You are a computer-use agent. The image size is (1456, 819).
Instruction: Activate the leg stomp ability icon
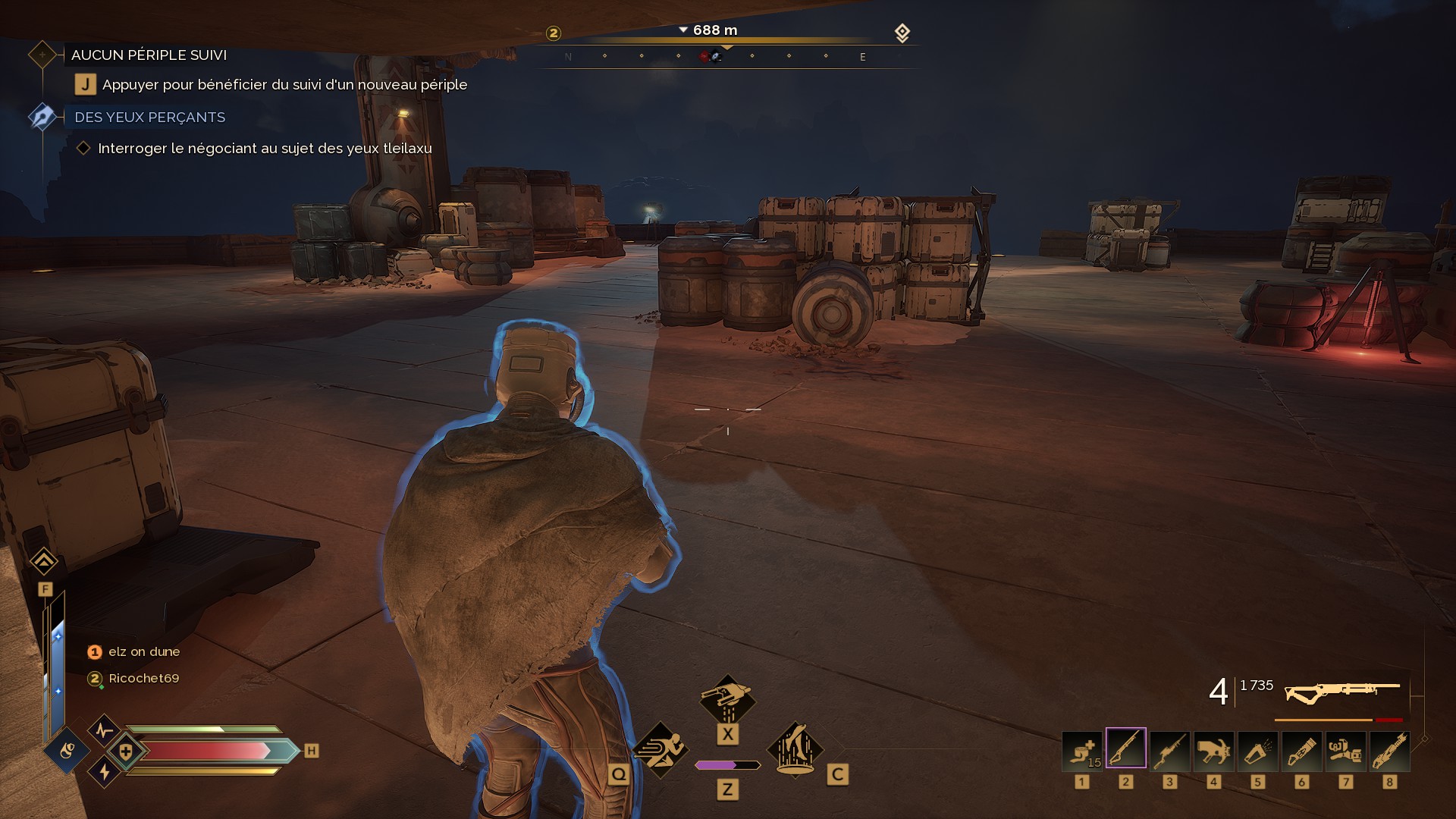795,748
